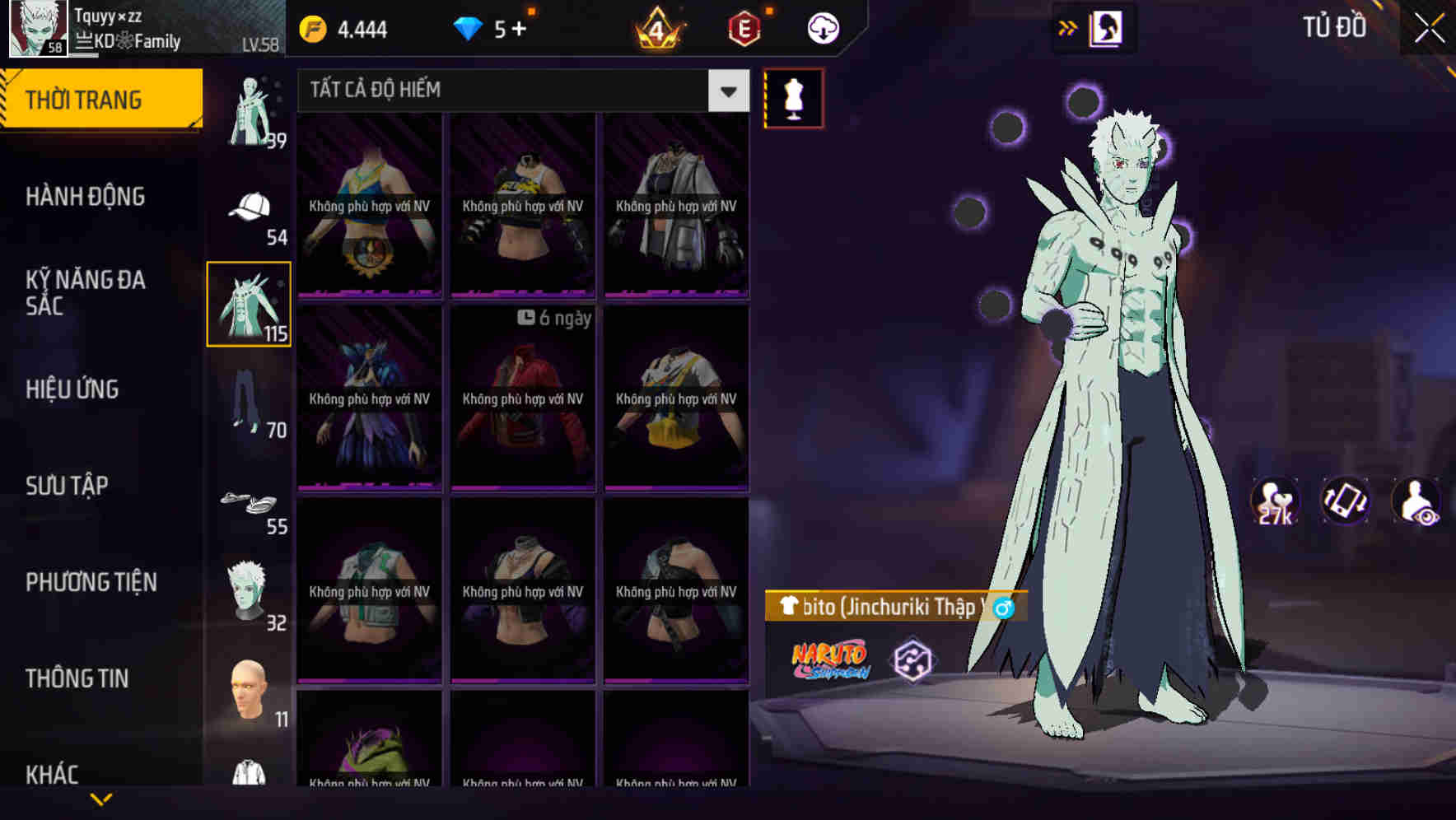Open the Elite Pass 'E' badge icon

click(x=745, y=26)
